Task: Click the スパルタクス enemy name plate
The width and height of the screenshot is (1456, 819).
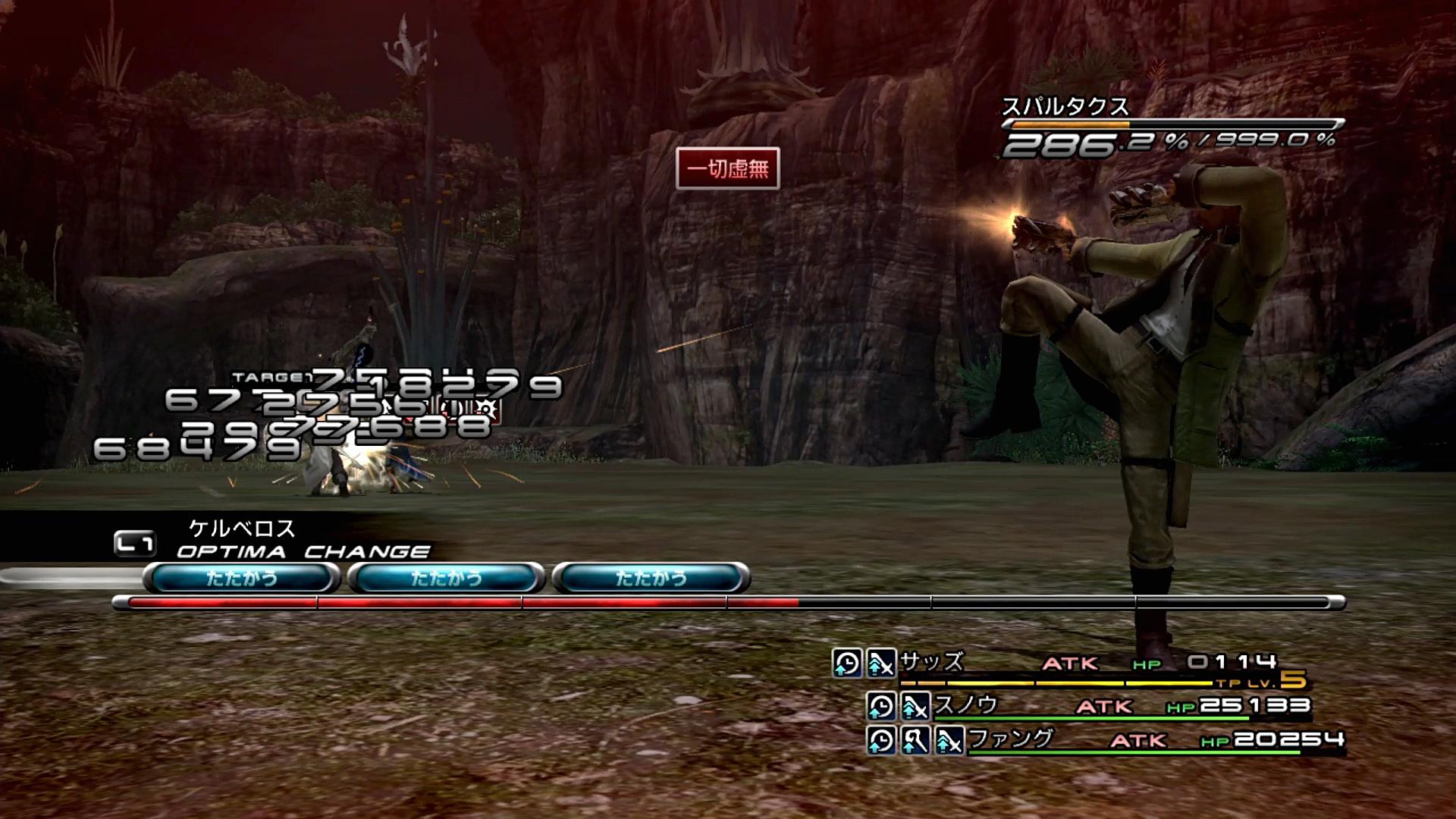Action: 1065,107
